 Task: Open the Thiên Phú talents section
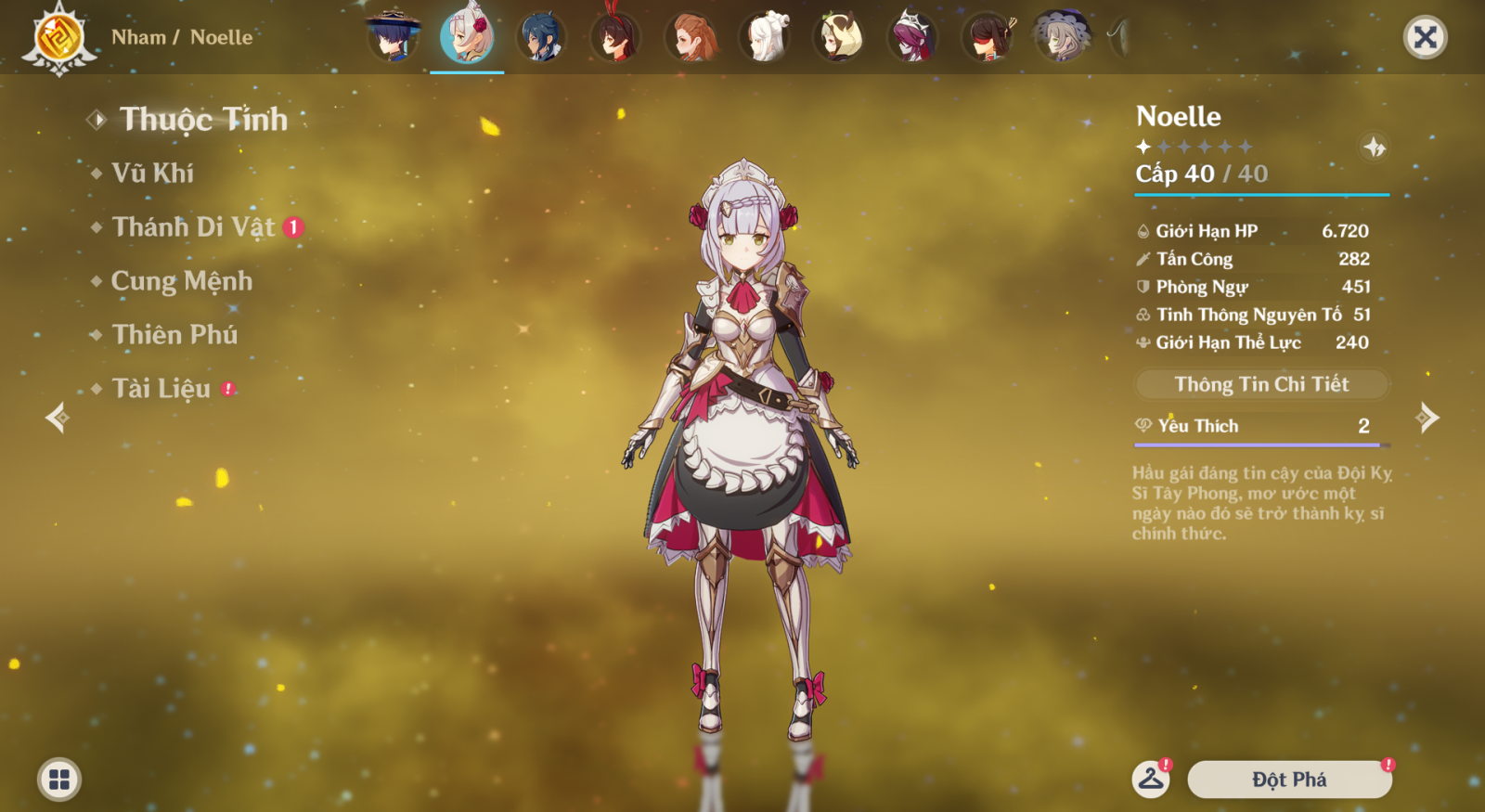tap(174, 335)
